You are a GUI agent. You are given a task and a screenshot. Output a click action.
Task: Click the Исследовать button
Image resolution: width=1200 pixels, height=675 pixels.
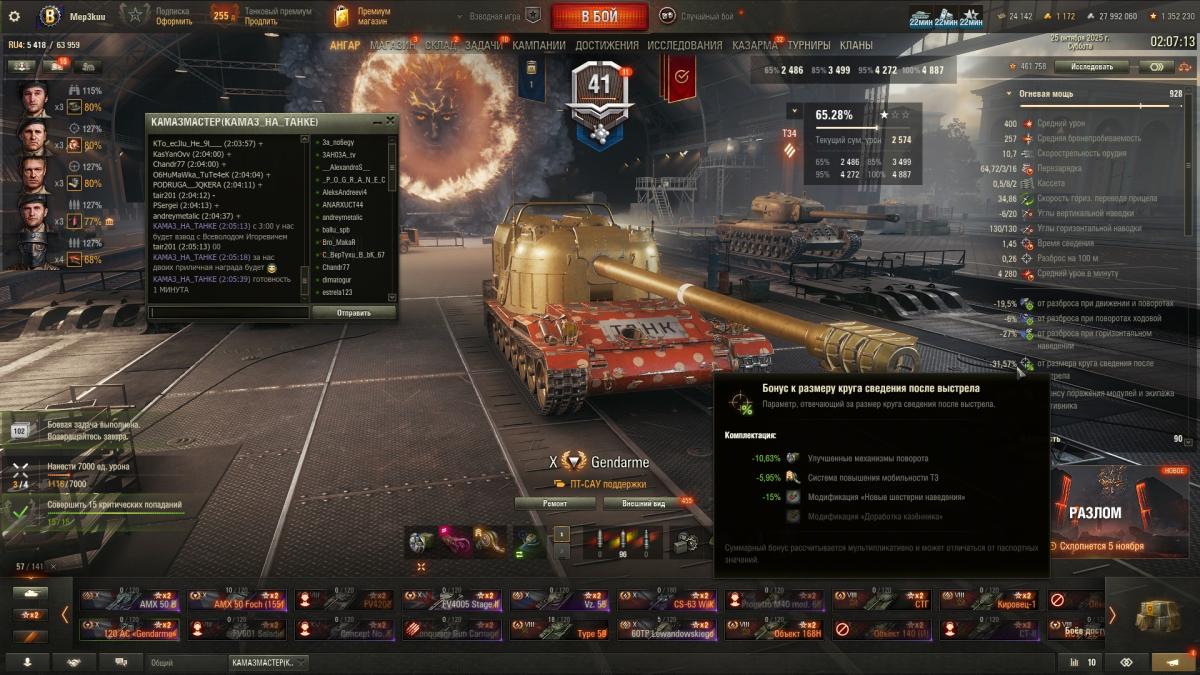tap(1091, 67)
